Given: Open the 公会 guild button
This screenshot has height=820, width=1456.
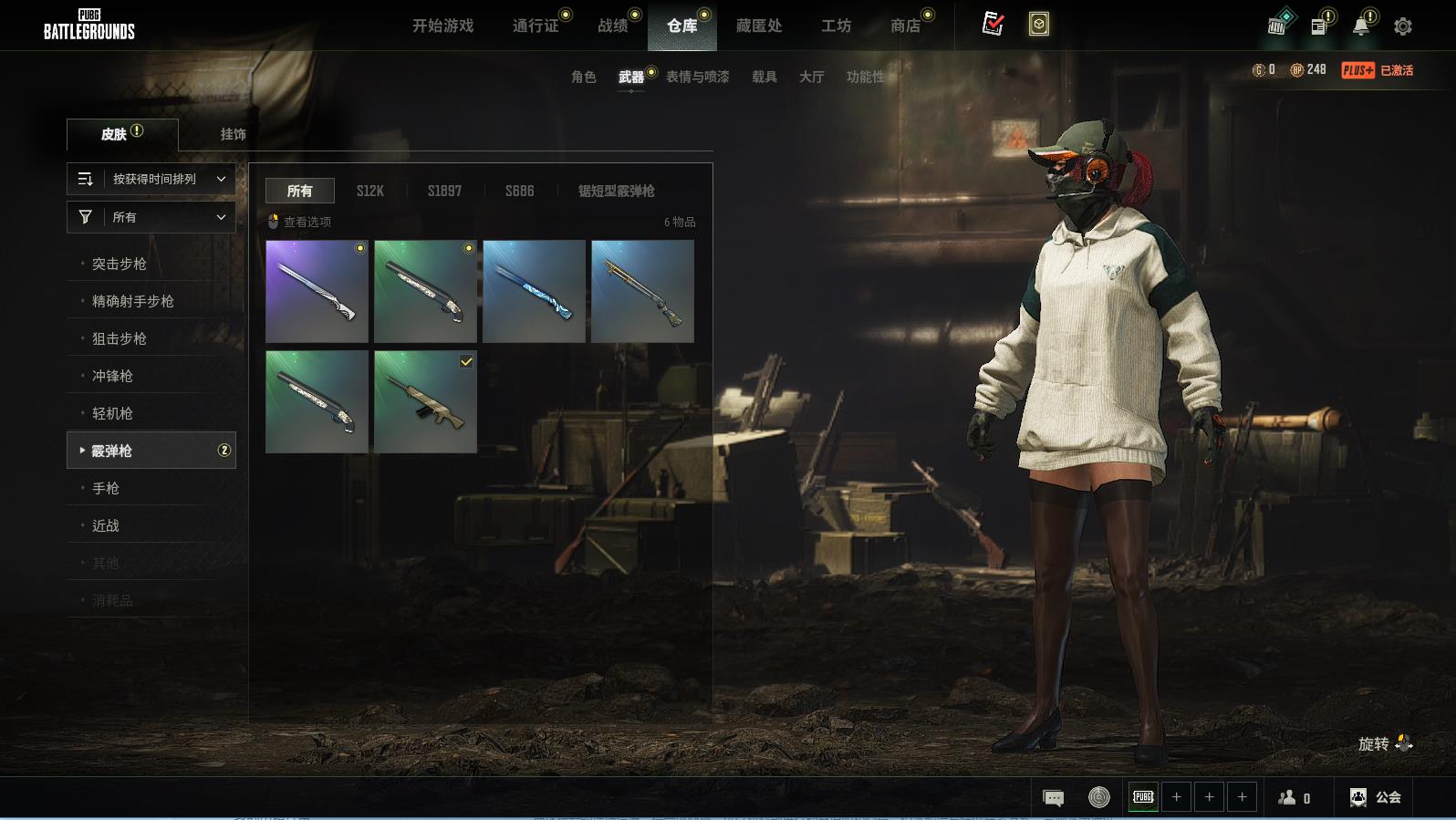Looking at the screenshot, I should click(1376, 797).
